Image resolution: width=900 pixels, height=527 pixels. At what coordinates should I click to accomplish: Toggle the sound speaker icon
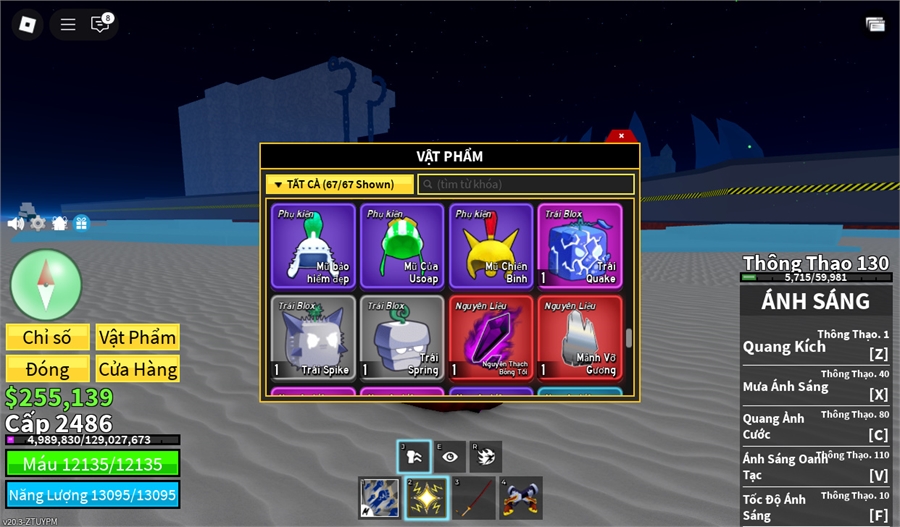(16, 223)
